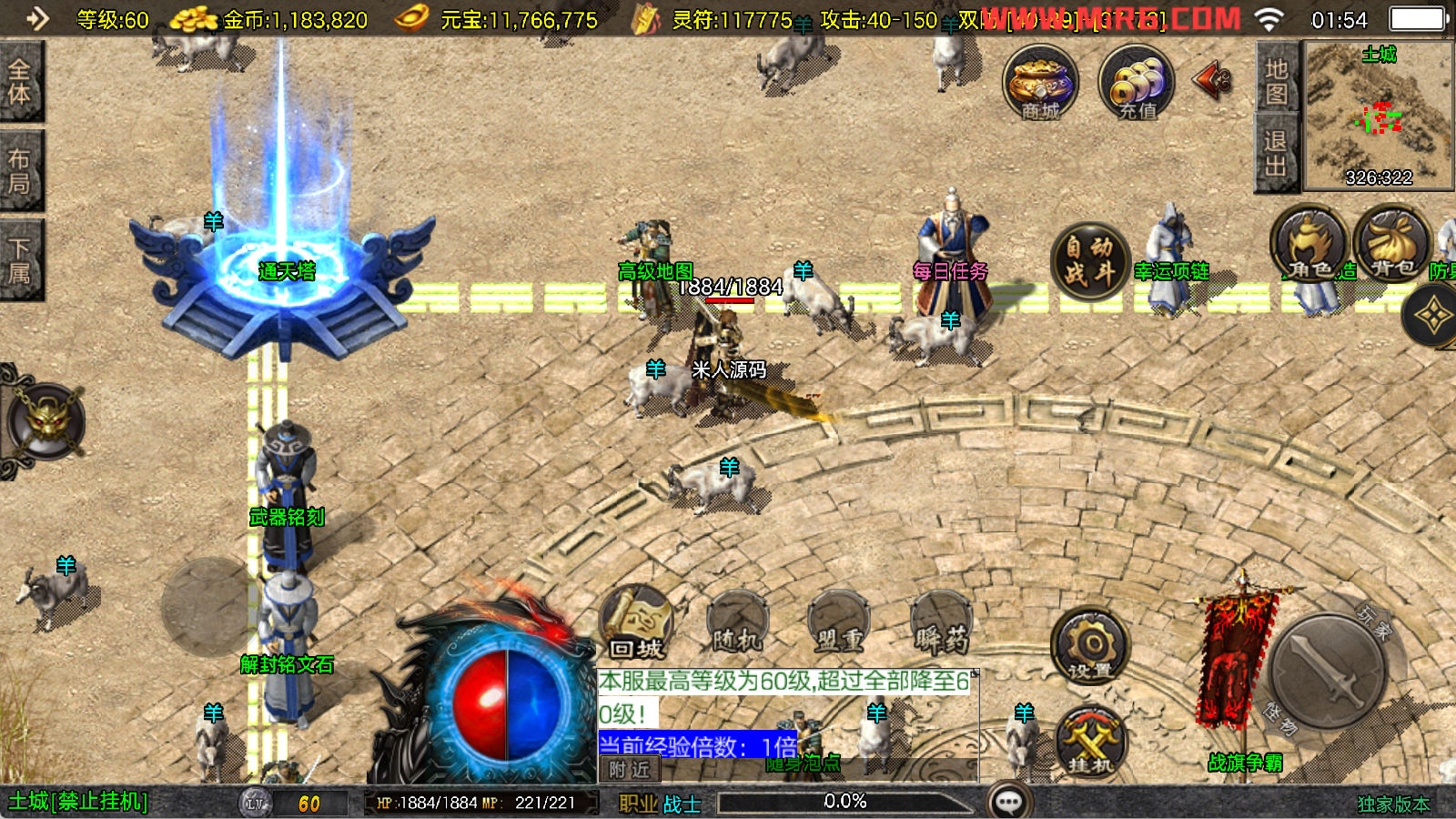1456x819 pixels.
Task: Open the 土城 minimap
Action: tap(1379, 116)
